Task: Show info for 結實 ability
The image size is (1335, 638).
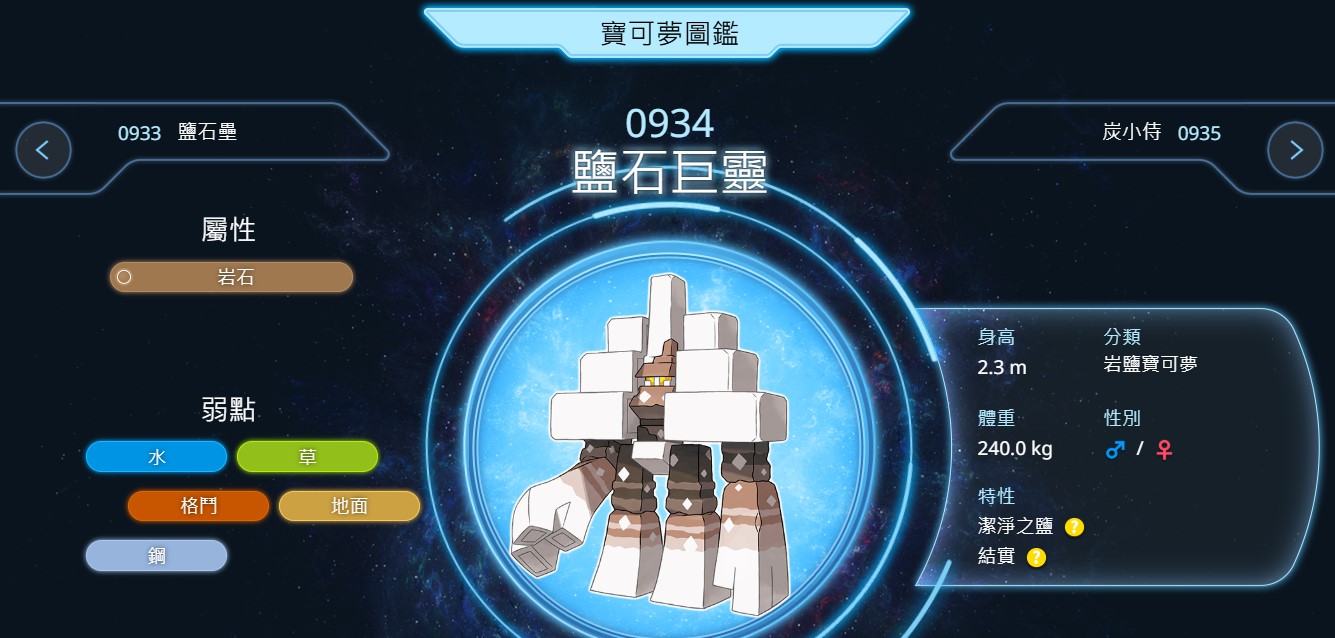Action: pyautogui.click(x=1036, y=557)
